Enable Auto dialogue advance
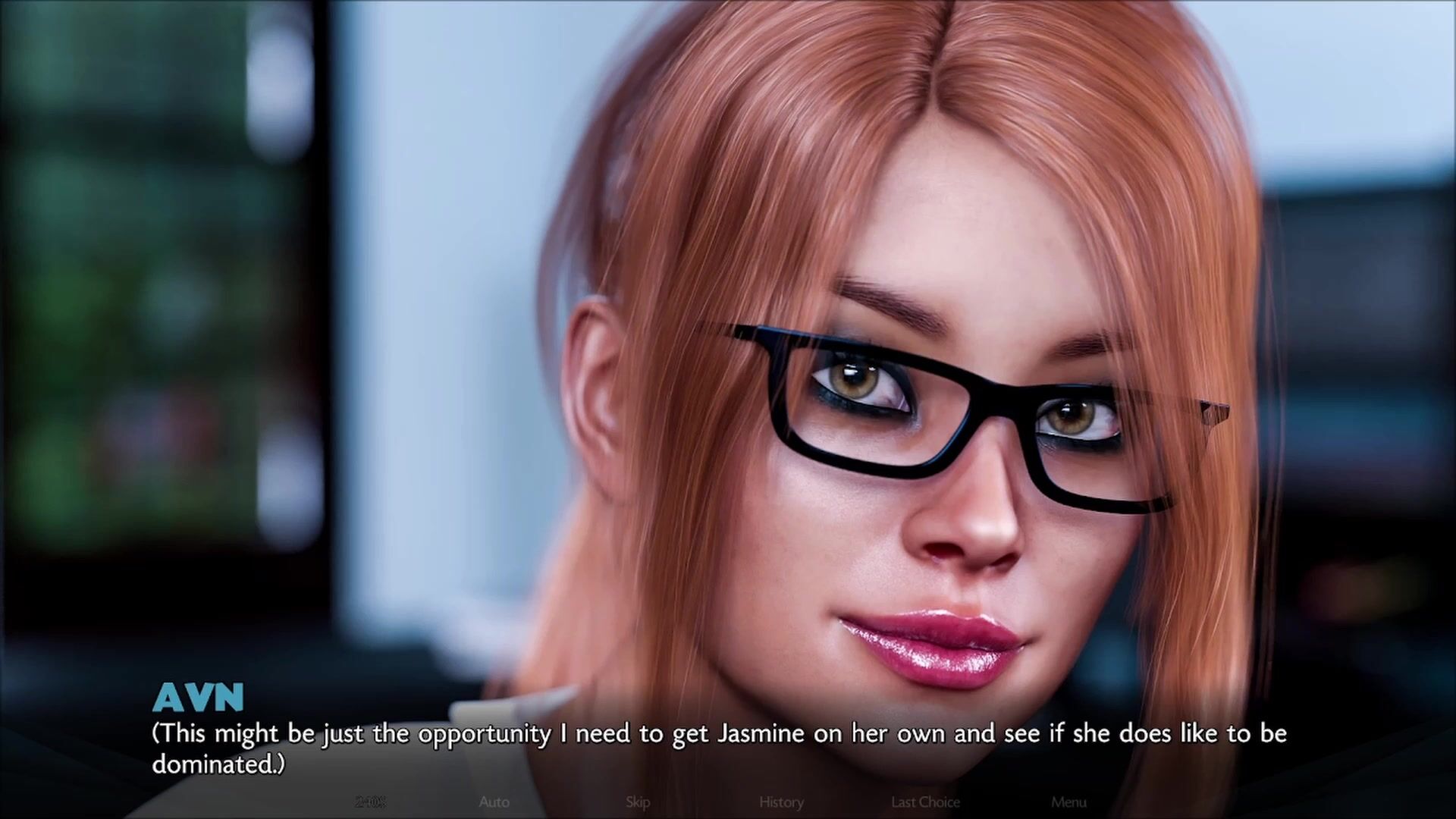Viewport: 1456px width, 819px height. (494, 802)
